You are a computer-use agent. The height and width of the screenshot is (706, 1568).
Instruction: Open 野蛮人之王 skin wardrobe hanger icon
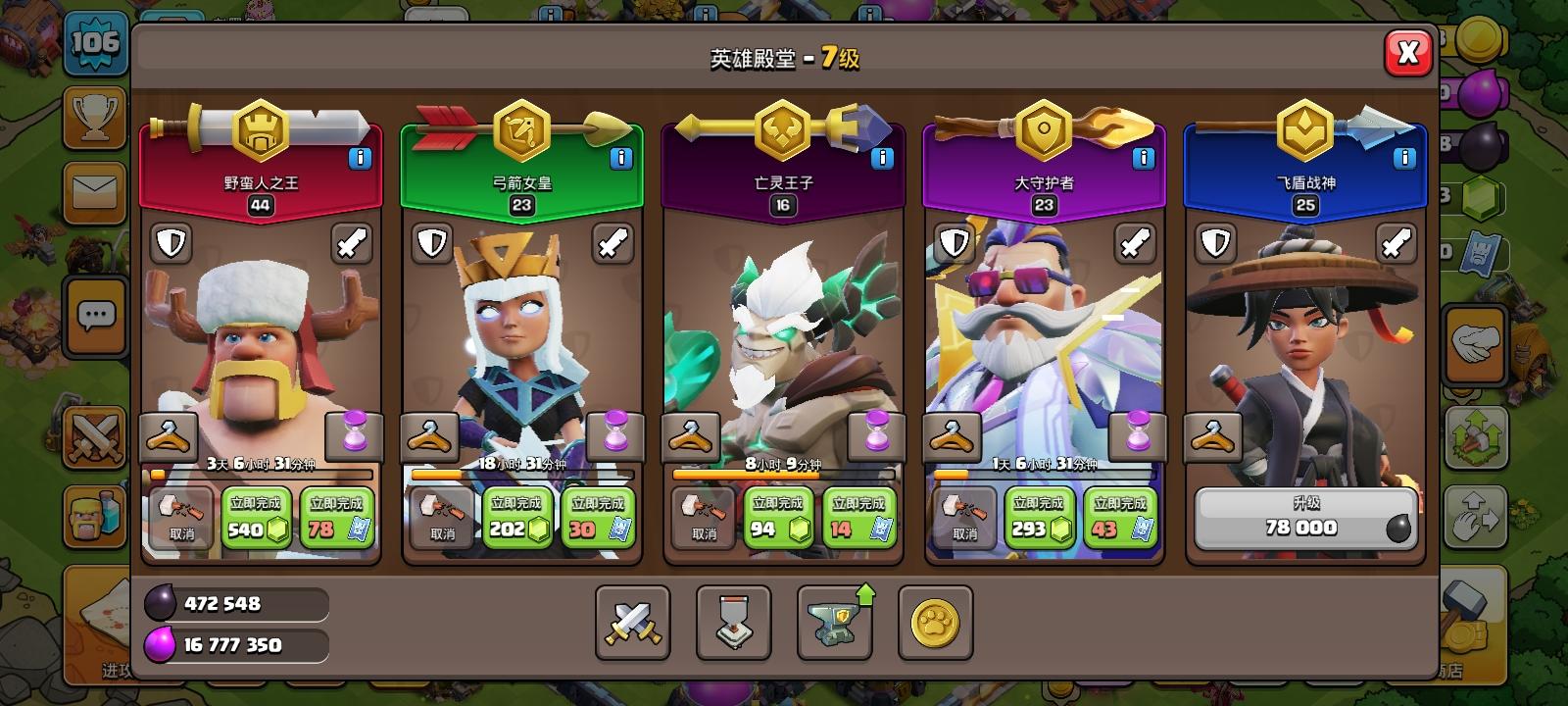click(x=170, y=436)
